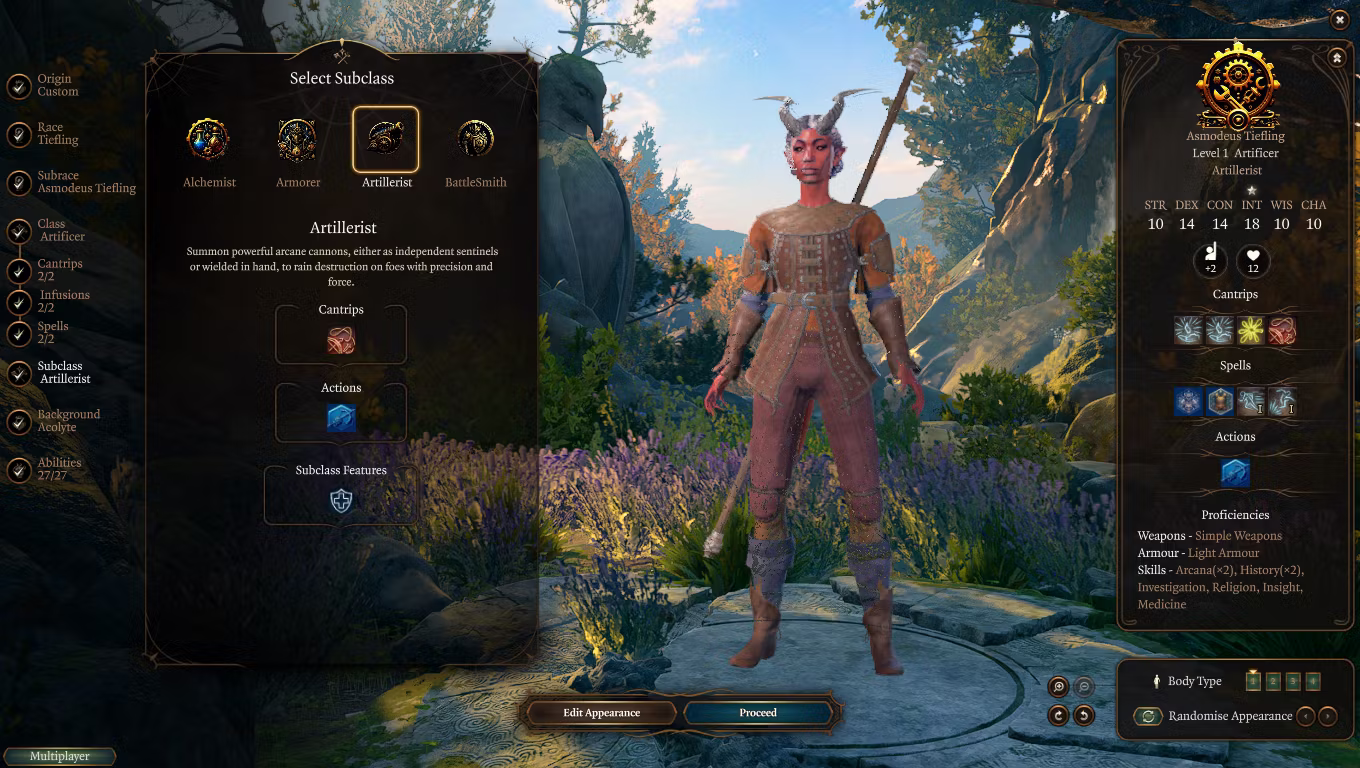The height and width of the screenshot is (768, 1360).
Task: Click the Proceed button
Action: (x=758, y=713)
